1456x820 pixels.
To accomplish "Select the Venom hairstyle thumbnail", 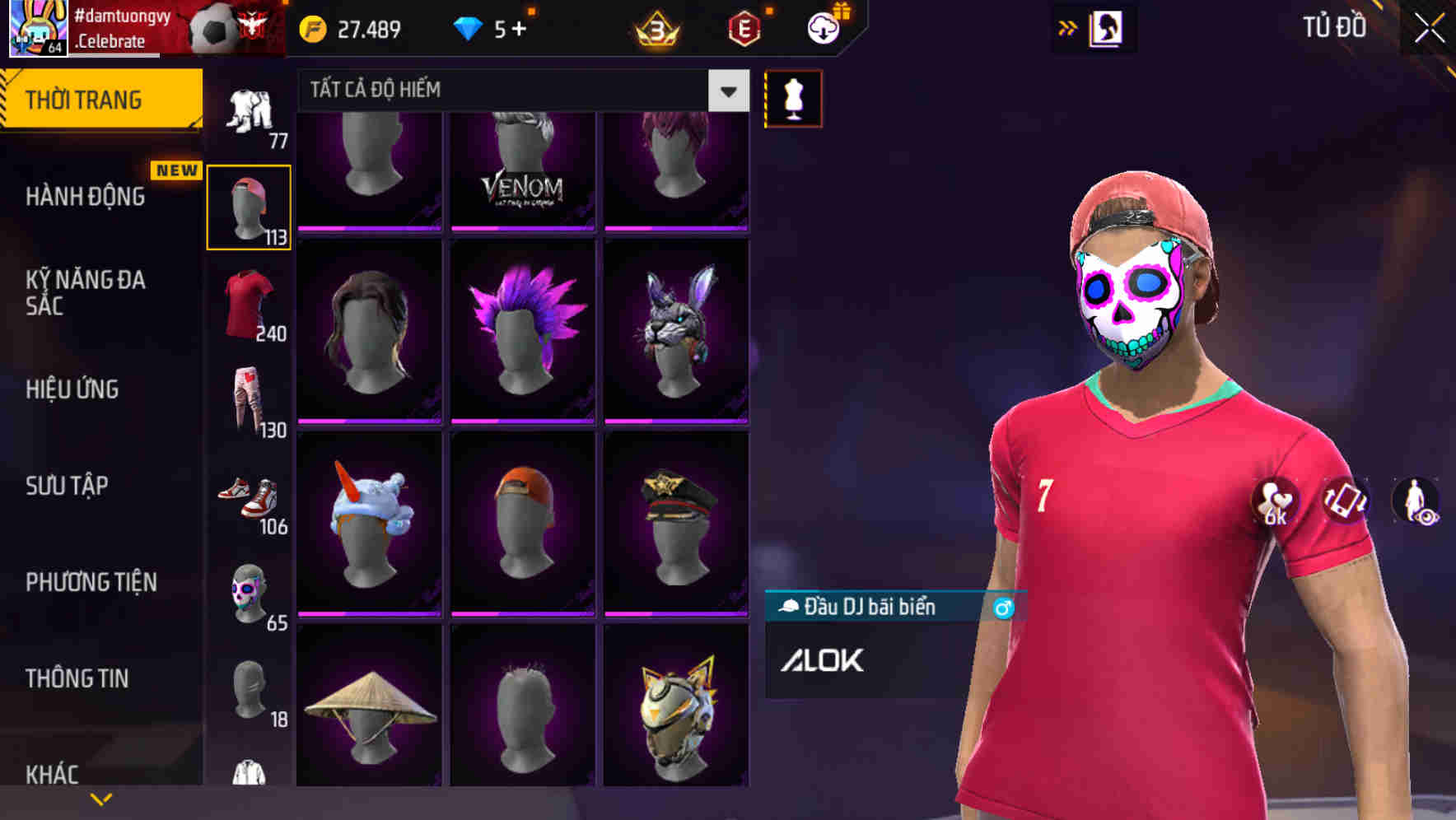I will [x=524, y=169].
